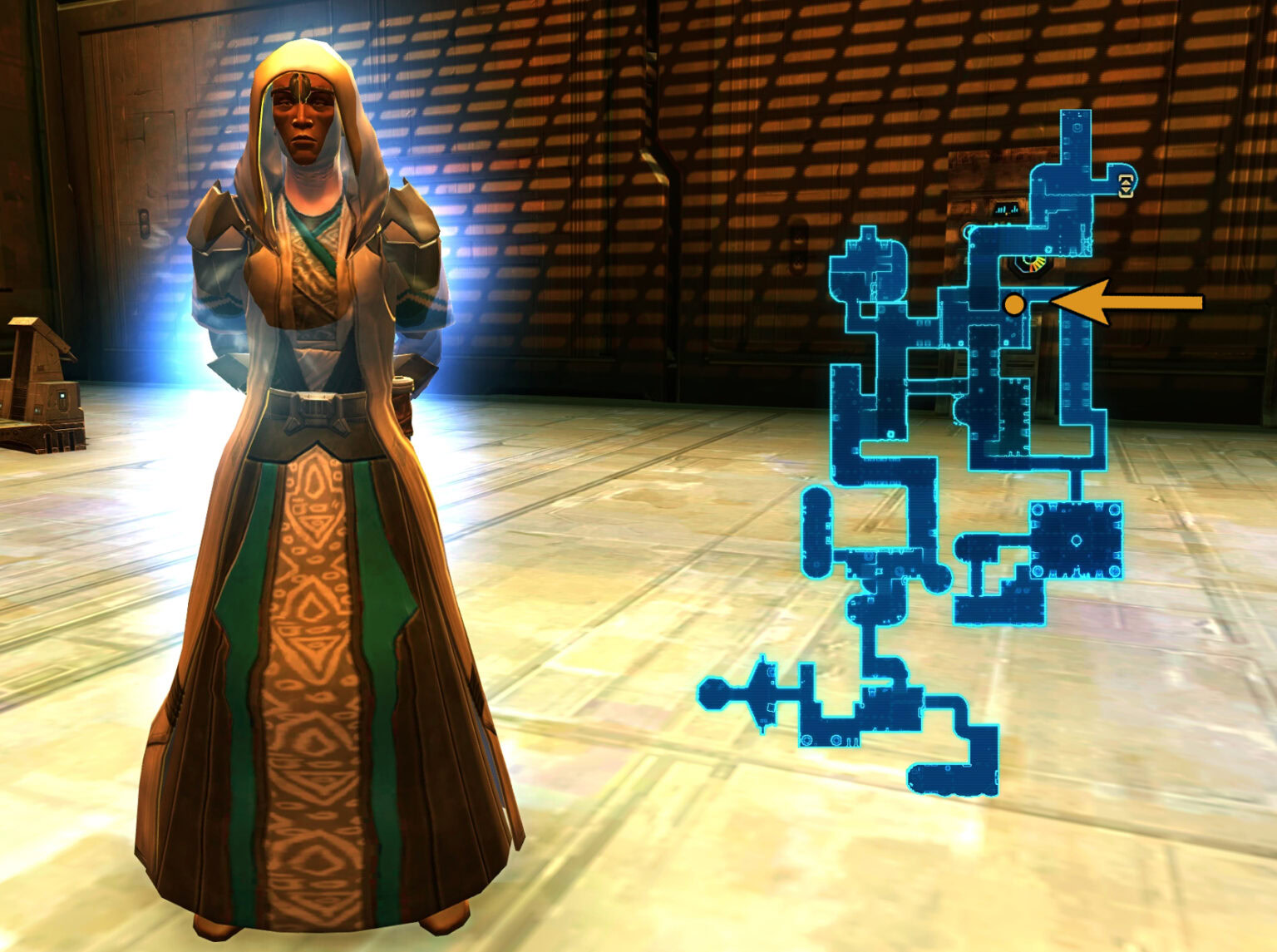Select the round marker near the map's left edge
The image size is (1277, 952).
tap(969, 231)
